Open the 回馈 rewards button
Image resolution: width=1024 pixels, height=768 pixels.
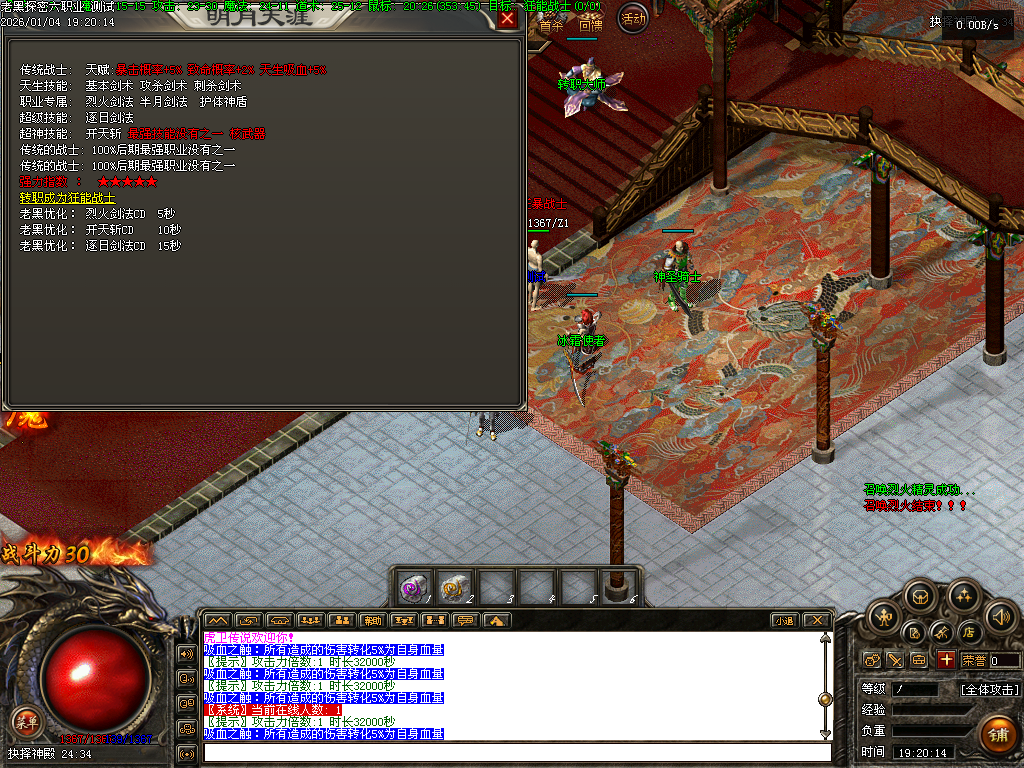(590, 25)
